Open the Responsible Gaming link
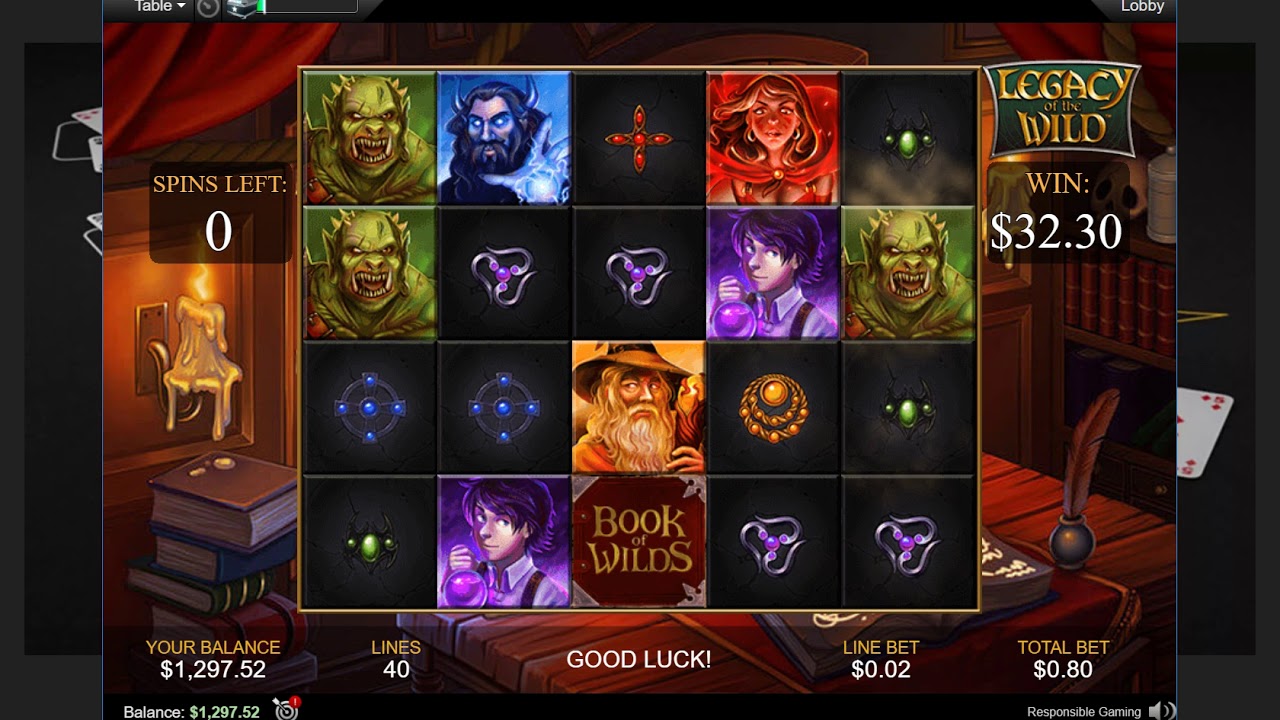The image size is (1280, 720). pos(1083,712)
